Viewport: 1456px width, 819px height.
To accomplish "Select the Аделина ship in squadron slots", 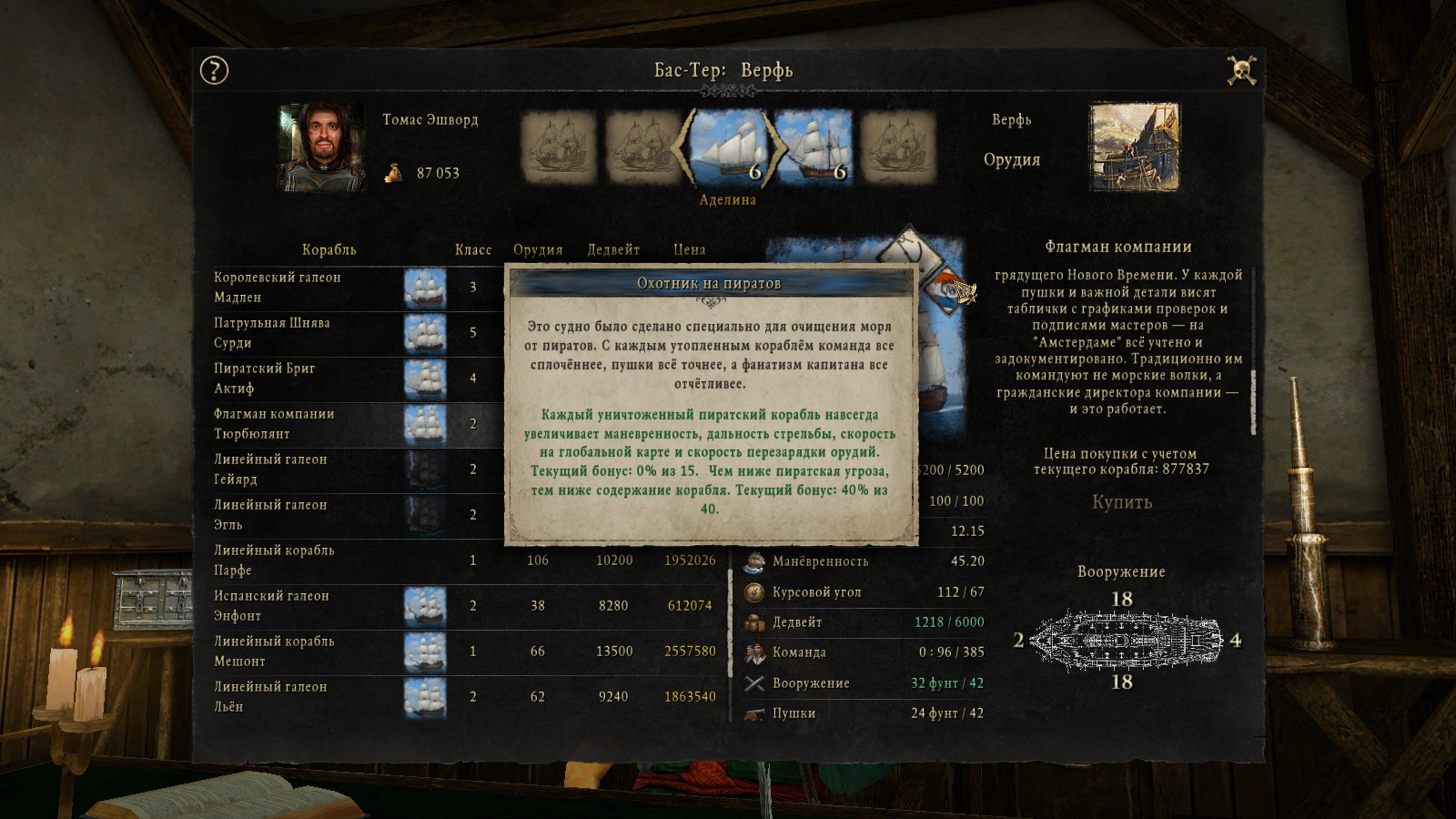I will point(728,147).
